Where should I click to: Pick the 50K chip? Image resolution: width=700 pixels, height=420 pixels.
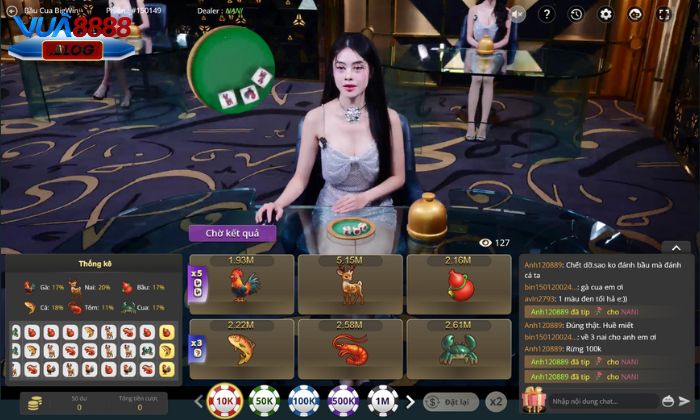[x=265, y=400]
